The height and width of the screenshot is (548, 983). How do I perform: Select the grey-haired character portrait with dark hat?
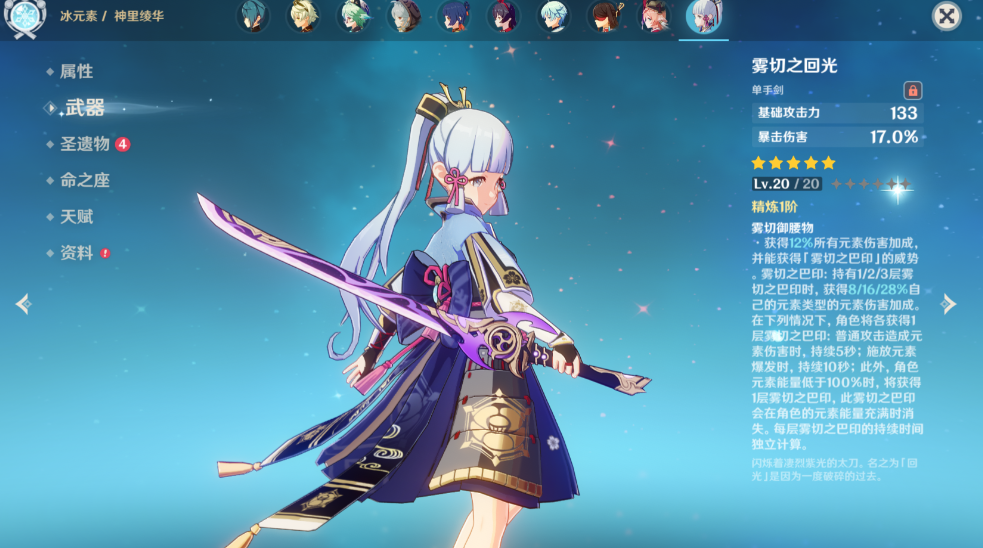[404, 16]
